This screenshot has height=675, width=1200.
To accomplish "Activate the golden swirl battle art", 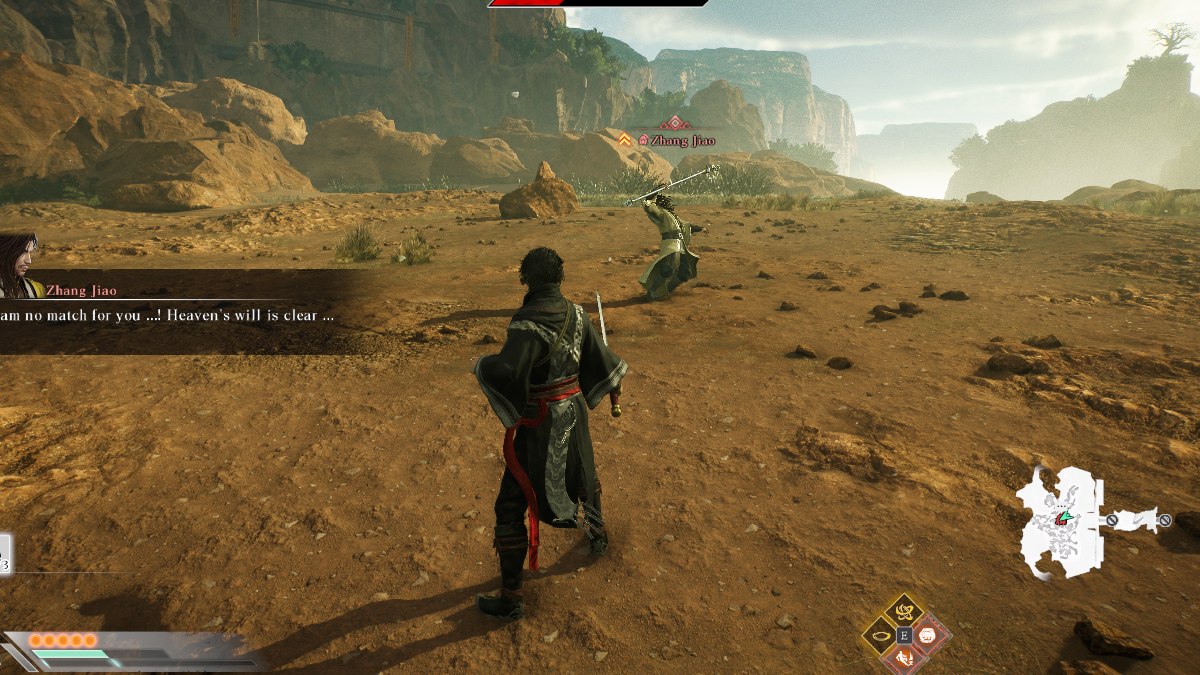I will tap(905, 610).
